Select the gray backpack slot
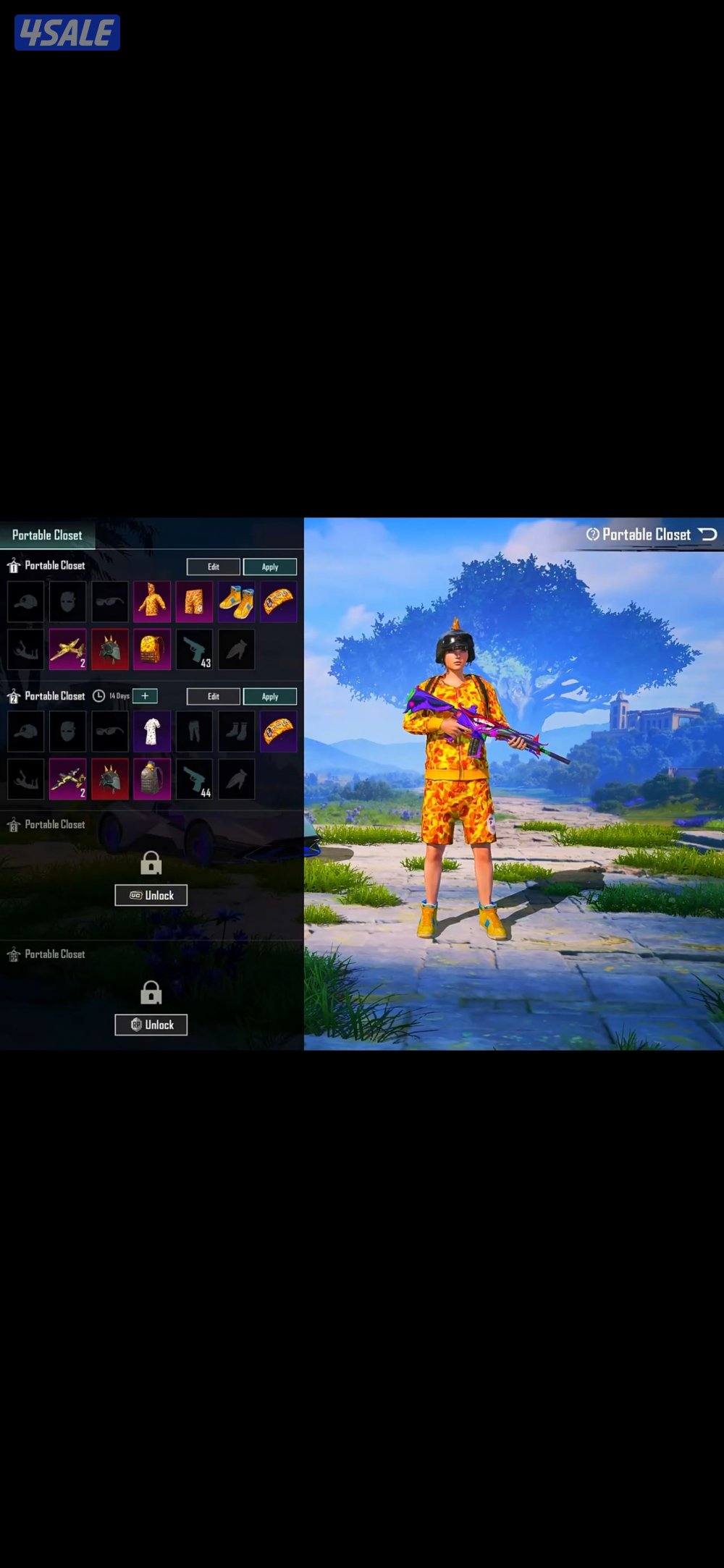 (x=152, y=779)
